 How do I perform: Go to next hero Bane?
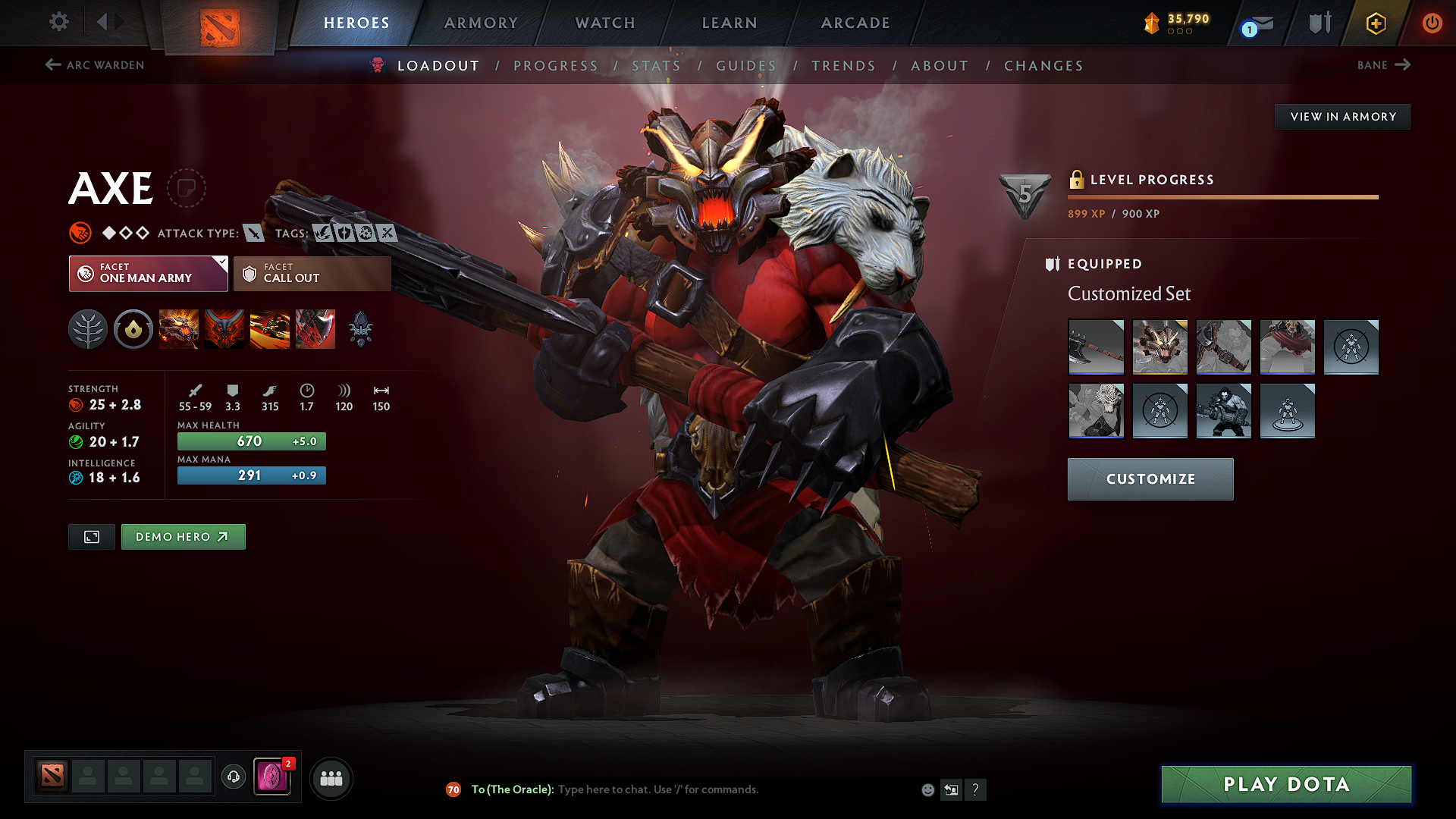(x=1383, y=65)
